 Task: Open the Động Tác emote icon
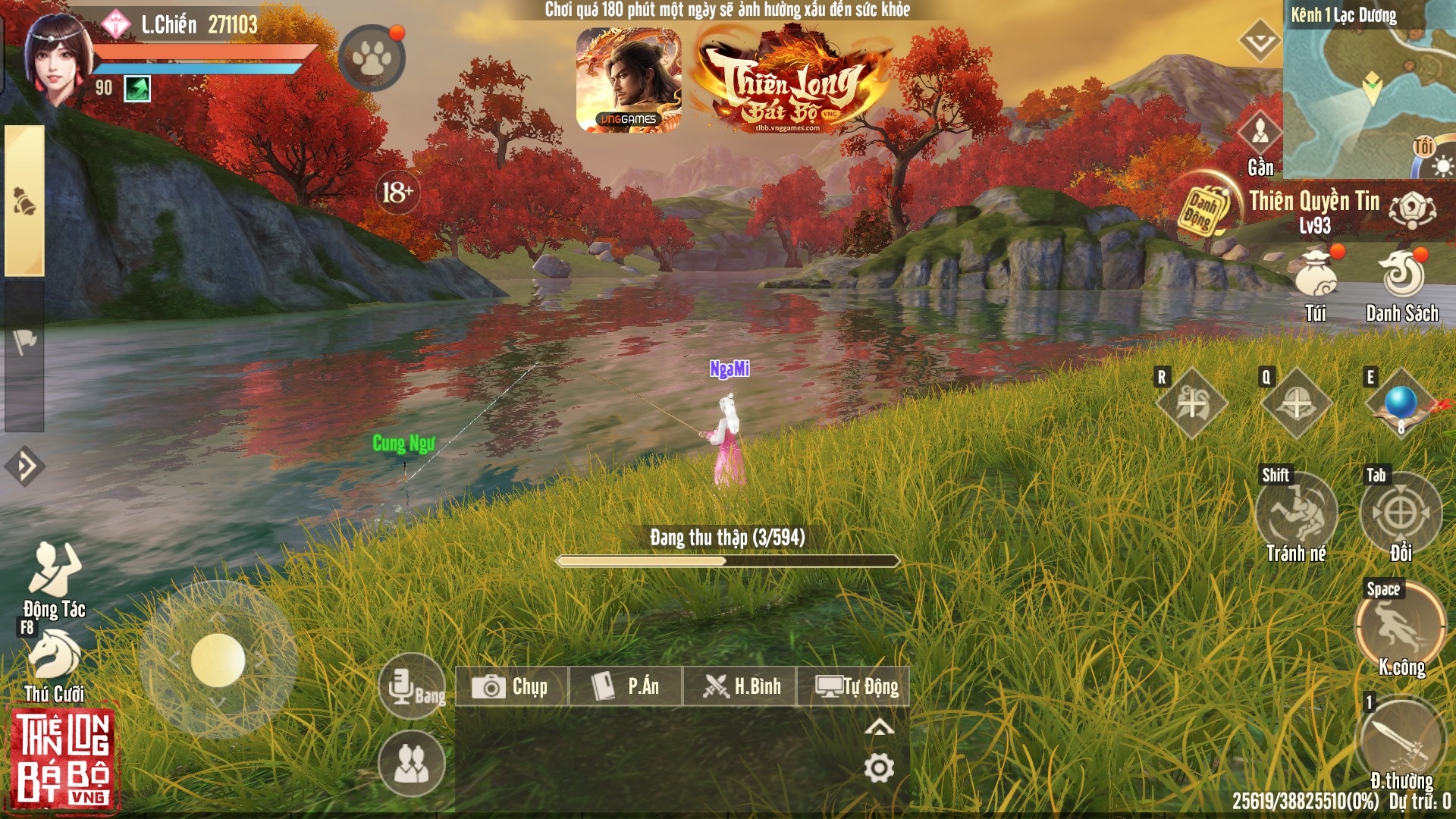pyautogui.click(x=53, y=573)
